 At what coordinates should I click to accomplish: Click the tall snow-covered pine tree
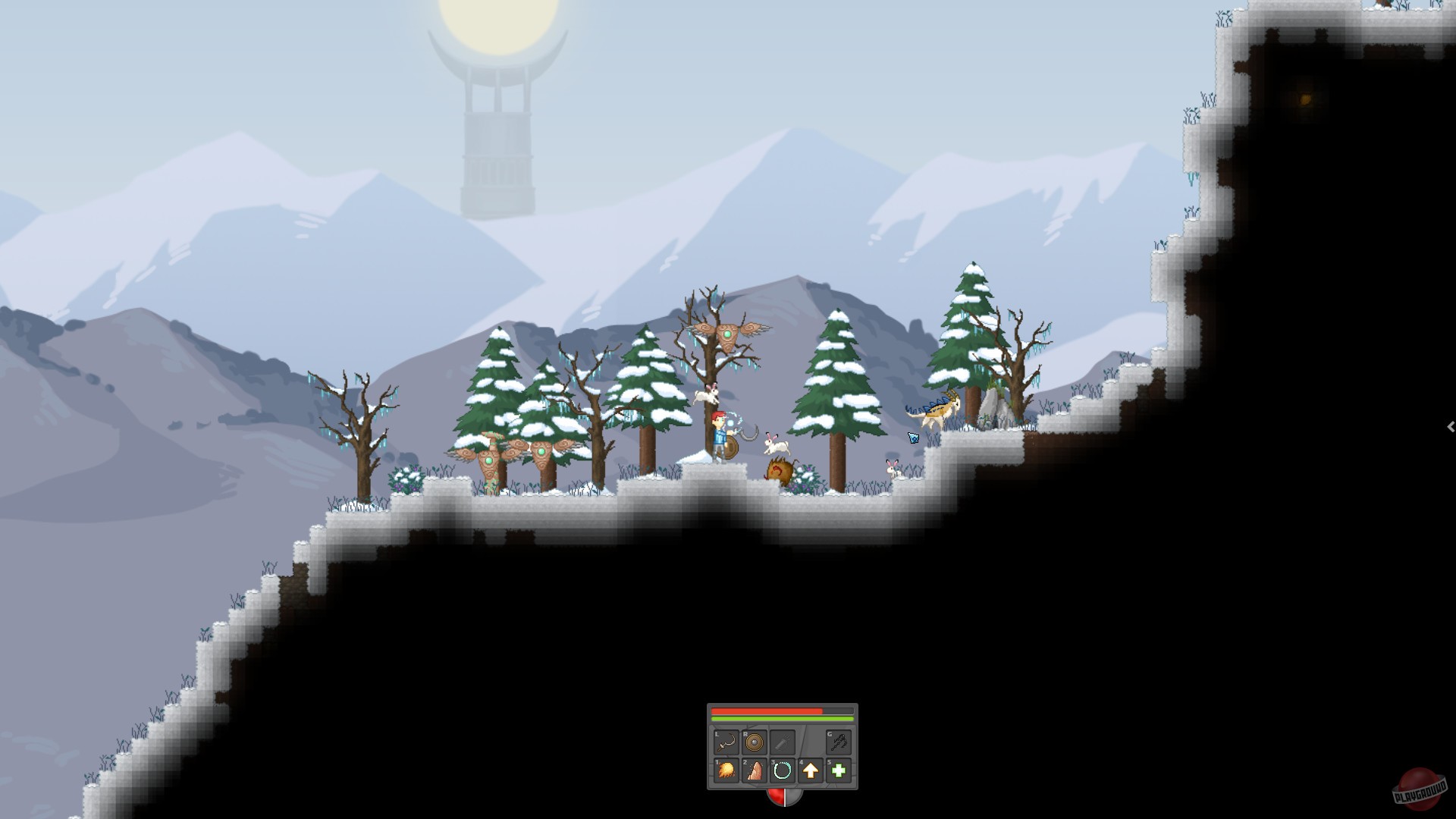pyautogui.click(x=836, y=379)
